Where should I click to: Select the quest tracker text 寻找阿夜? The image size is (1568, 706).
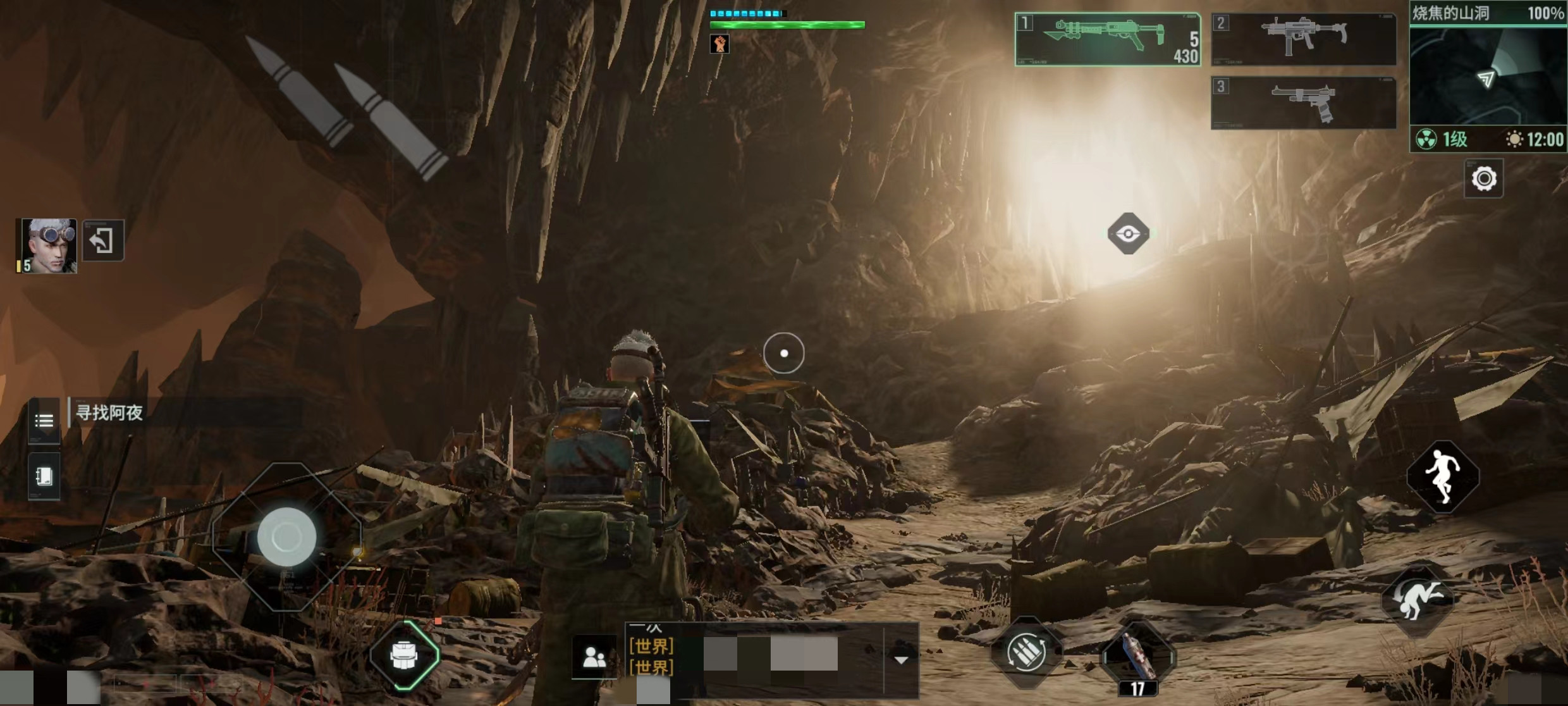[x=109, y=413]
